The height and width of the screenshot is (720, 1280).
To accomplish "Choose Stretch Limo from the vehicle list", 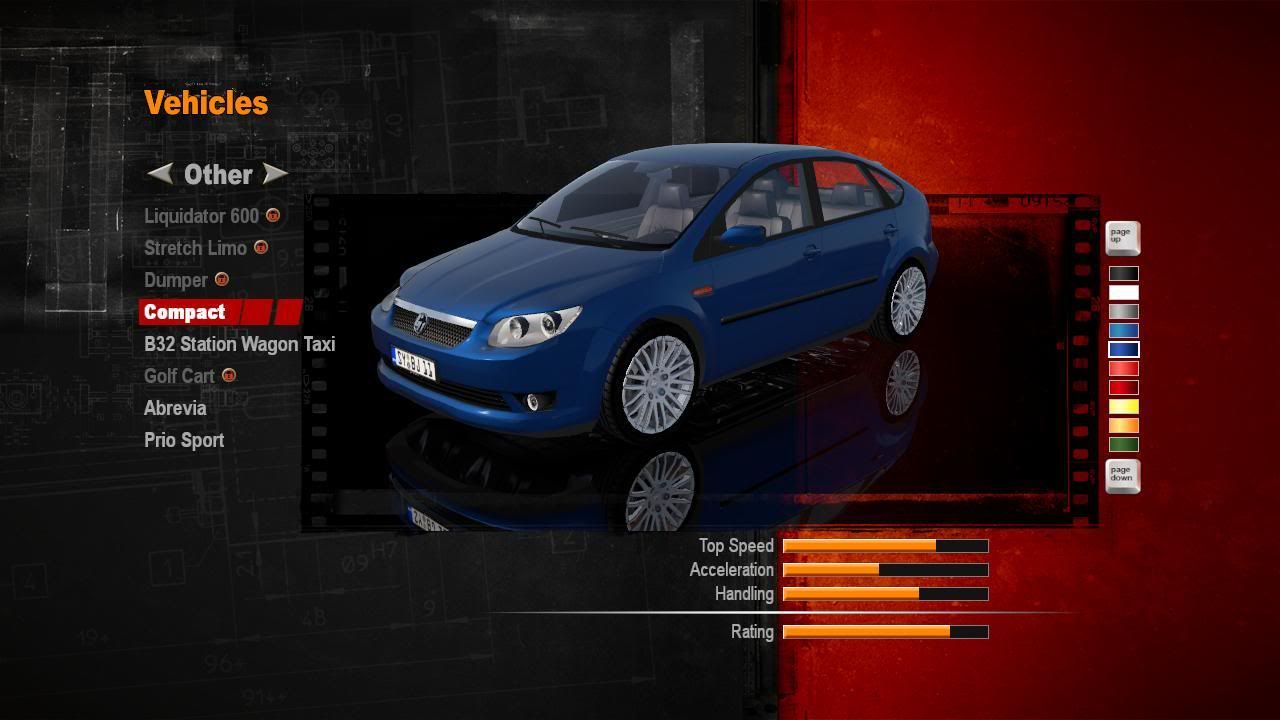I will (x=195, y=248).
